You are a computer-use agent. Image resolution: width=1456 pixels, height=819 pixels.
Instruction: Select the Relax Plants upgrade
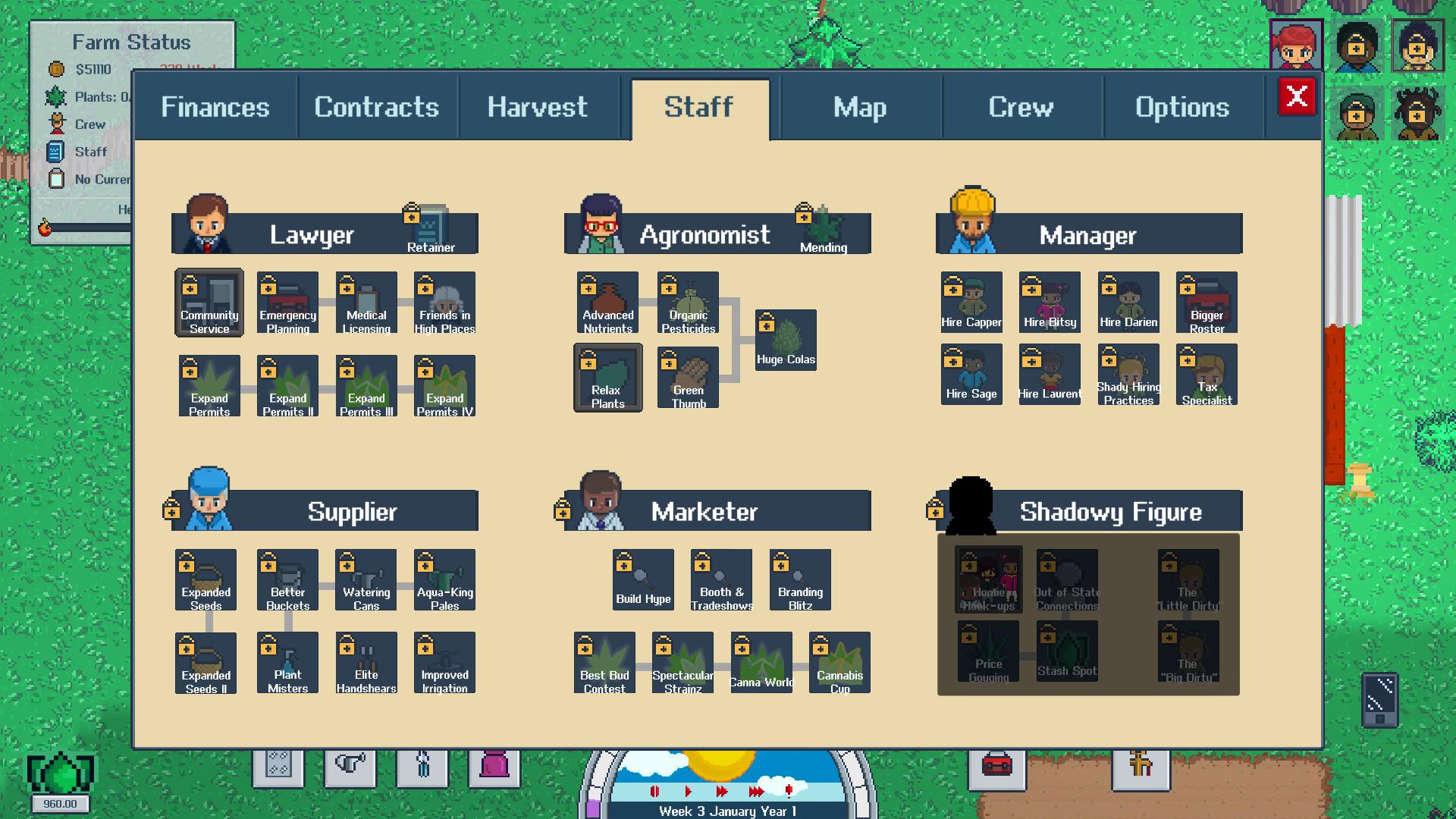(607, 377)
